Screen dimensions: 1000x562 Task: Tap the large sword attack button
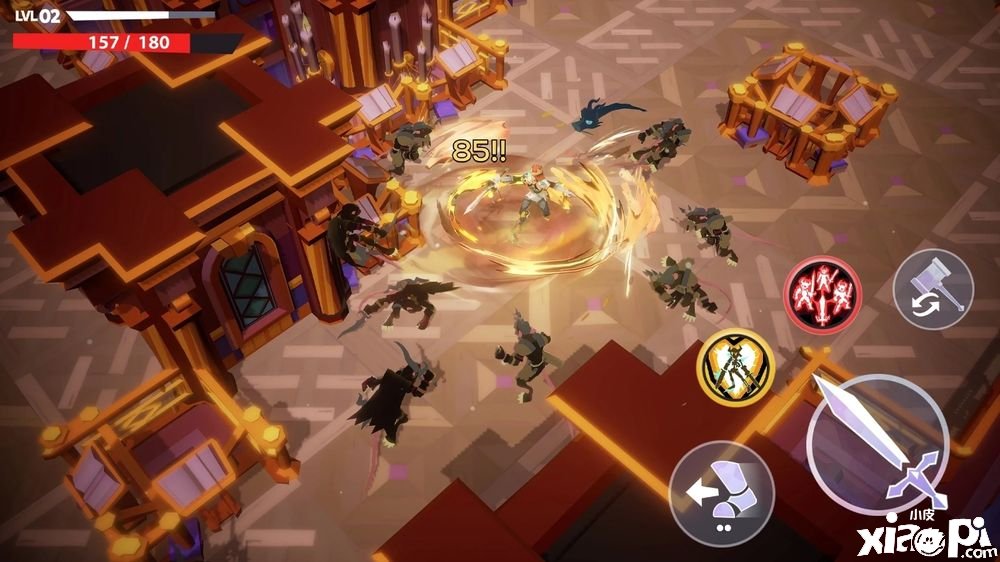877,444
